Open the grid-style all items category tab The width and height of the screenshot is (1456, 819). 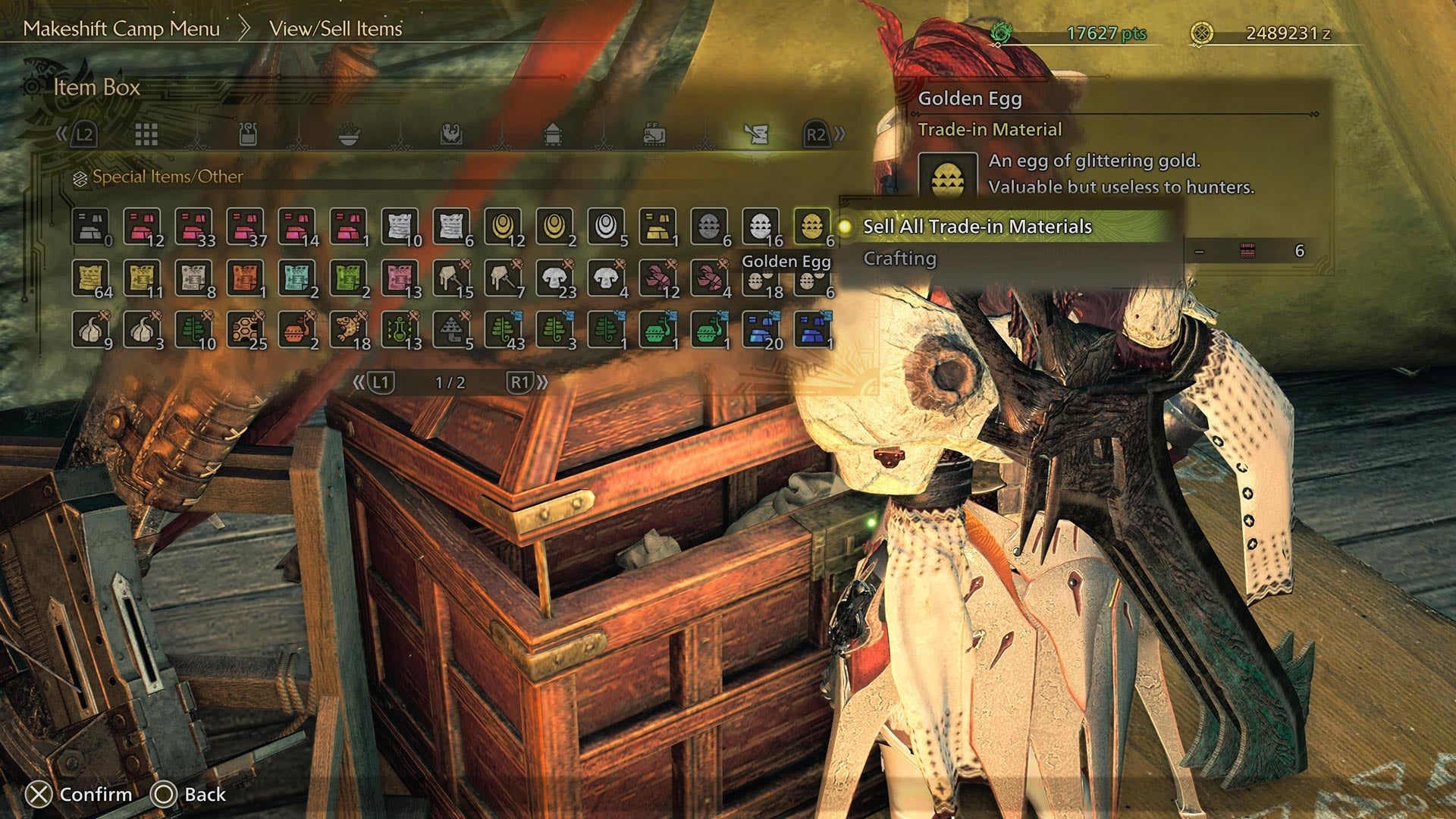[148, 135]
